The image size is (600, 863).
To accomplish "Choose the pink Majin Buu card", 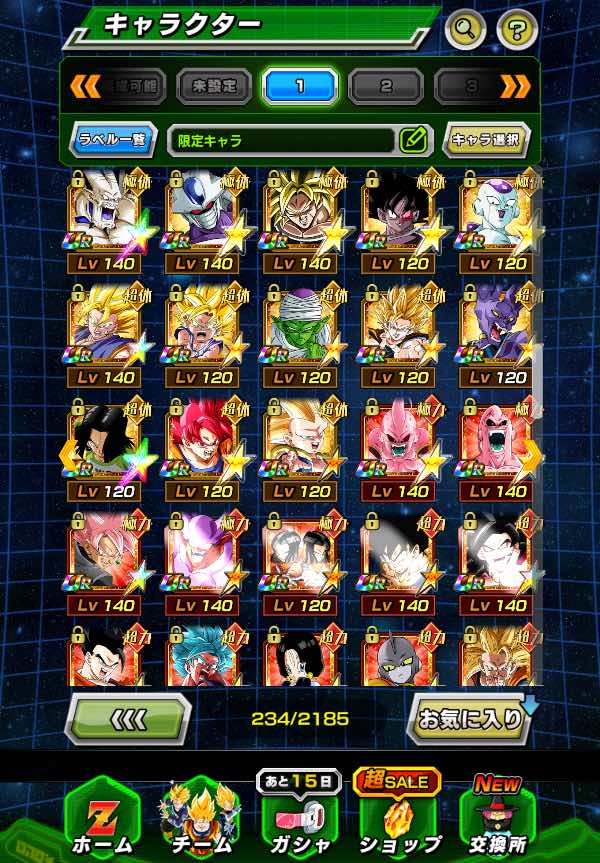I will 399,443.
